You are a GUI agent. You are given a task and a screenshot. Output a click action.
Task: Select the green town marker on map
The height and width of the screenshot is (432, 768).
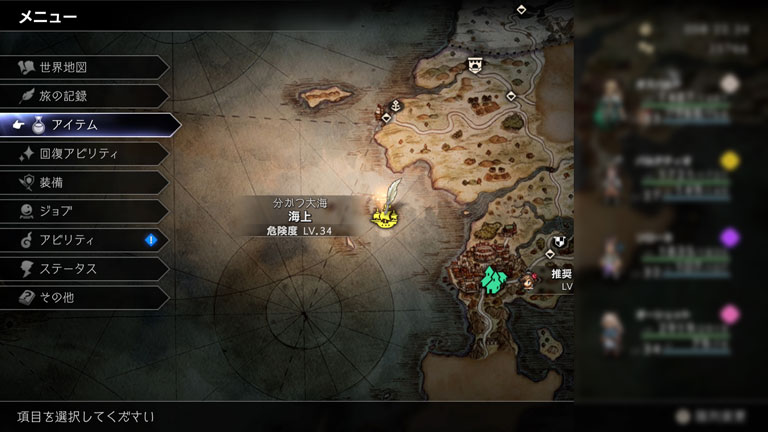pos(492,280)
